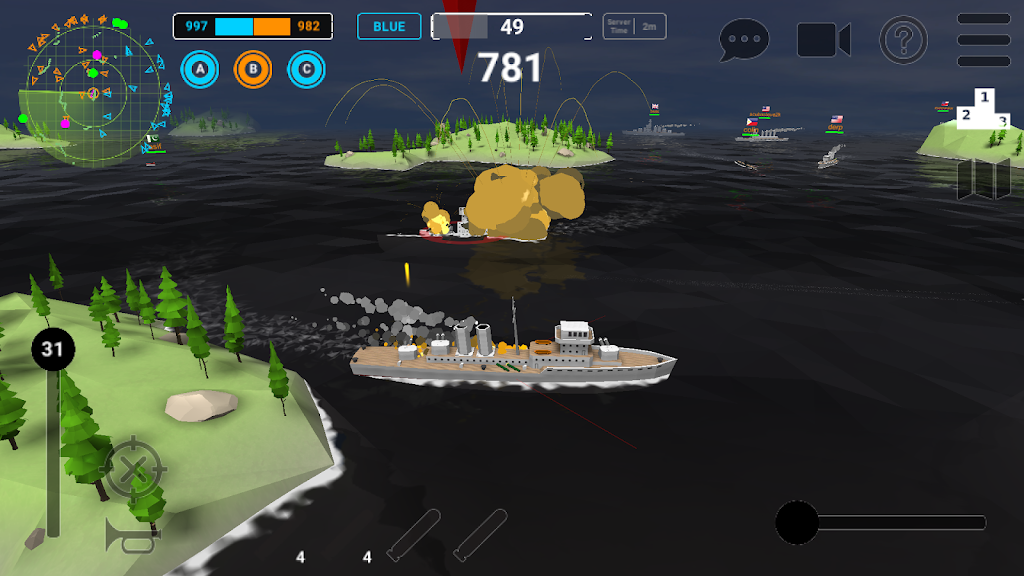This screenshot has width=1024, height=576.
Task: Open help with the question mark
Action: [x=903, y=40]
